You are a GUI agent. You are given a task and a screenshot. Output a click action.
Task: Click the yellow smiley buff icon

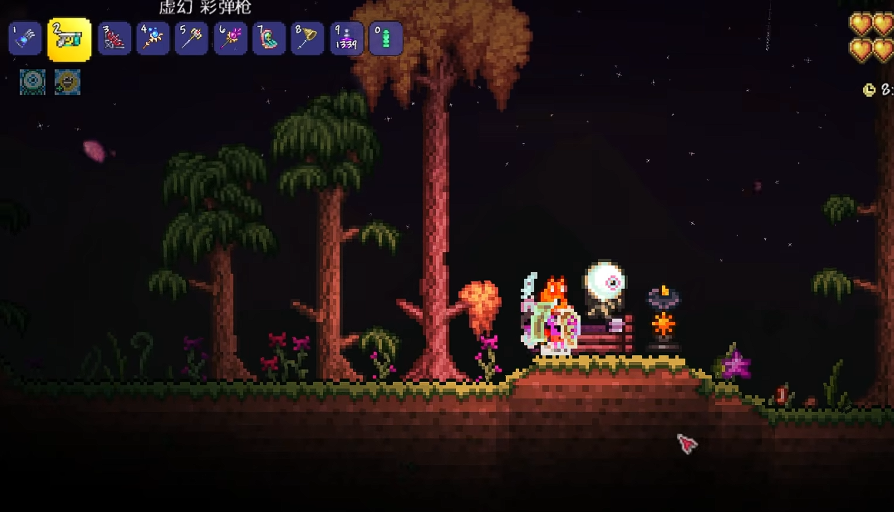(x=68, y=82)
